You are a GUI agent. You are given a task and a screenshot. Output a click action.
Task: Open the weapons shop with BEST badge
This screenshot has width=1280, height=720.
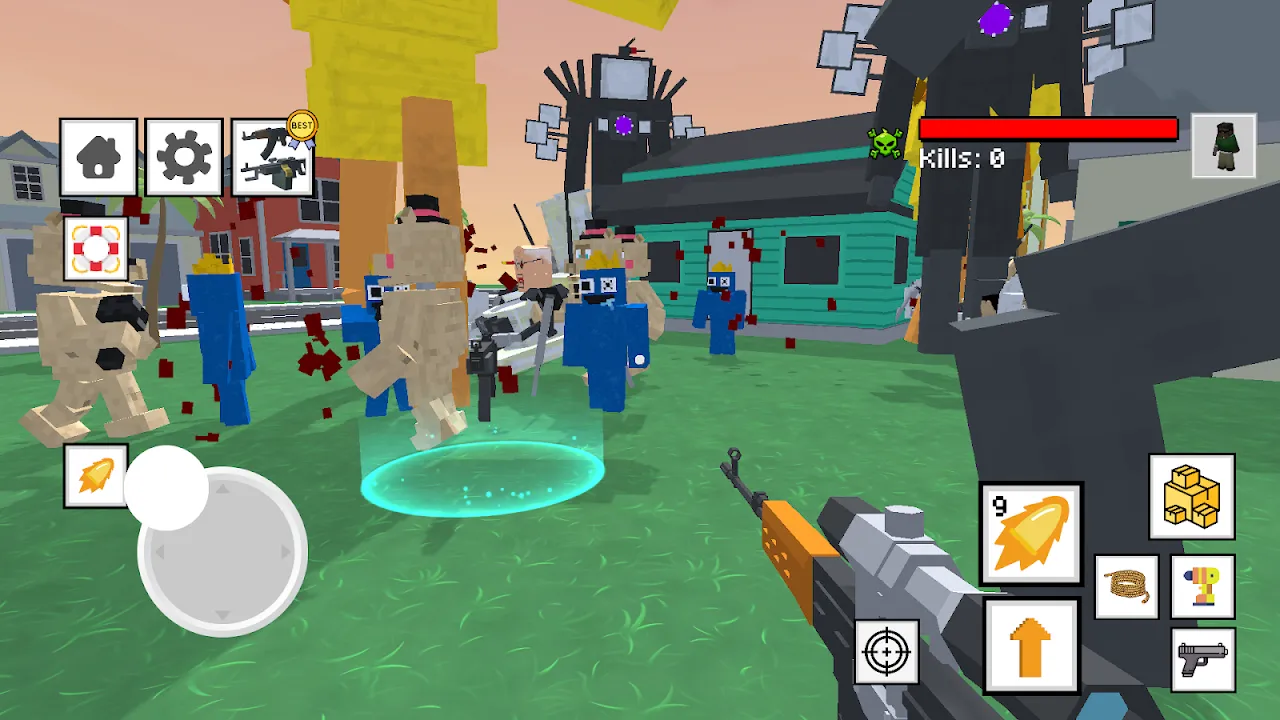(272, 157)
